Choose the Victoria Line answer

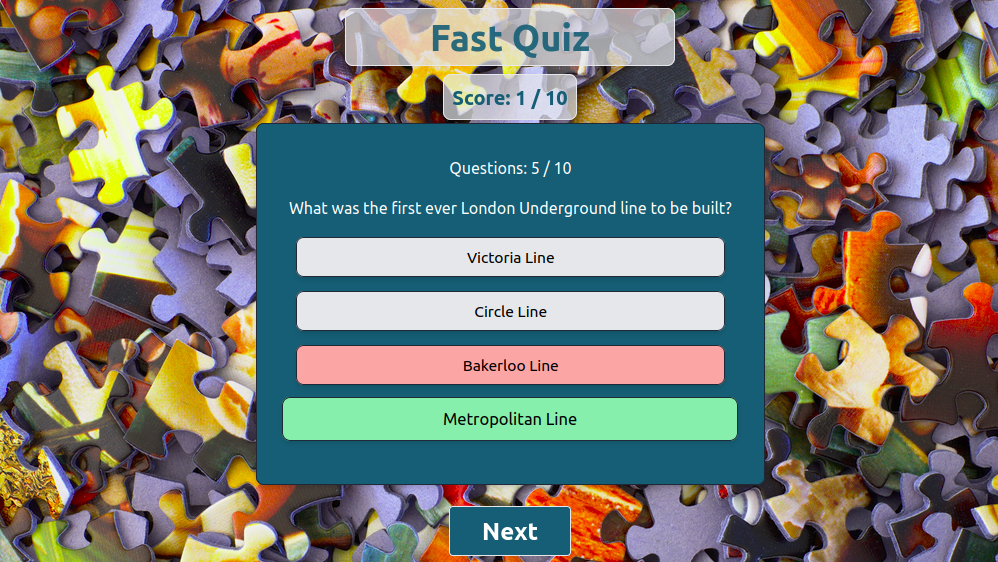510,257
